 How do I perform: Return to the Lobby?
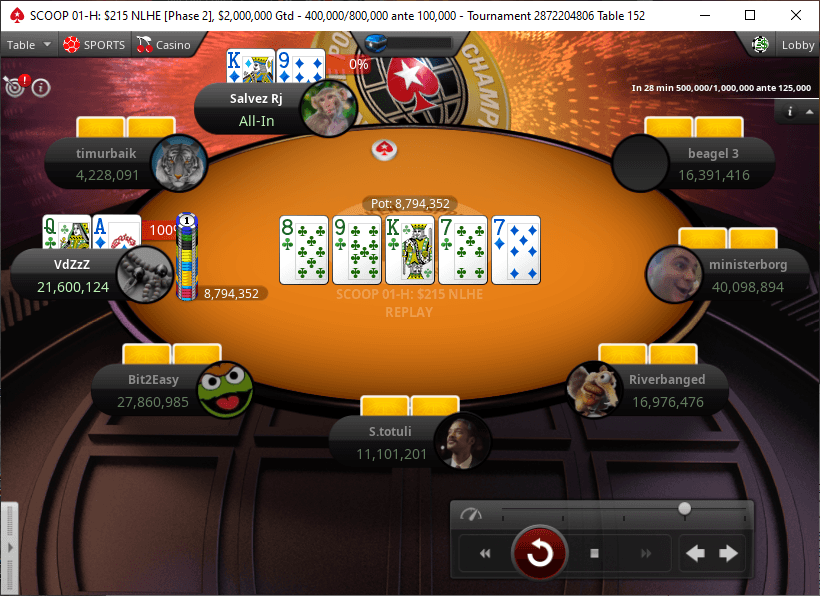[x=786, y=45]
